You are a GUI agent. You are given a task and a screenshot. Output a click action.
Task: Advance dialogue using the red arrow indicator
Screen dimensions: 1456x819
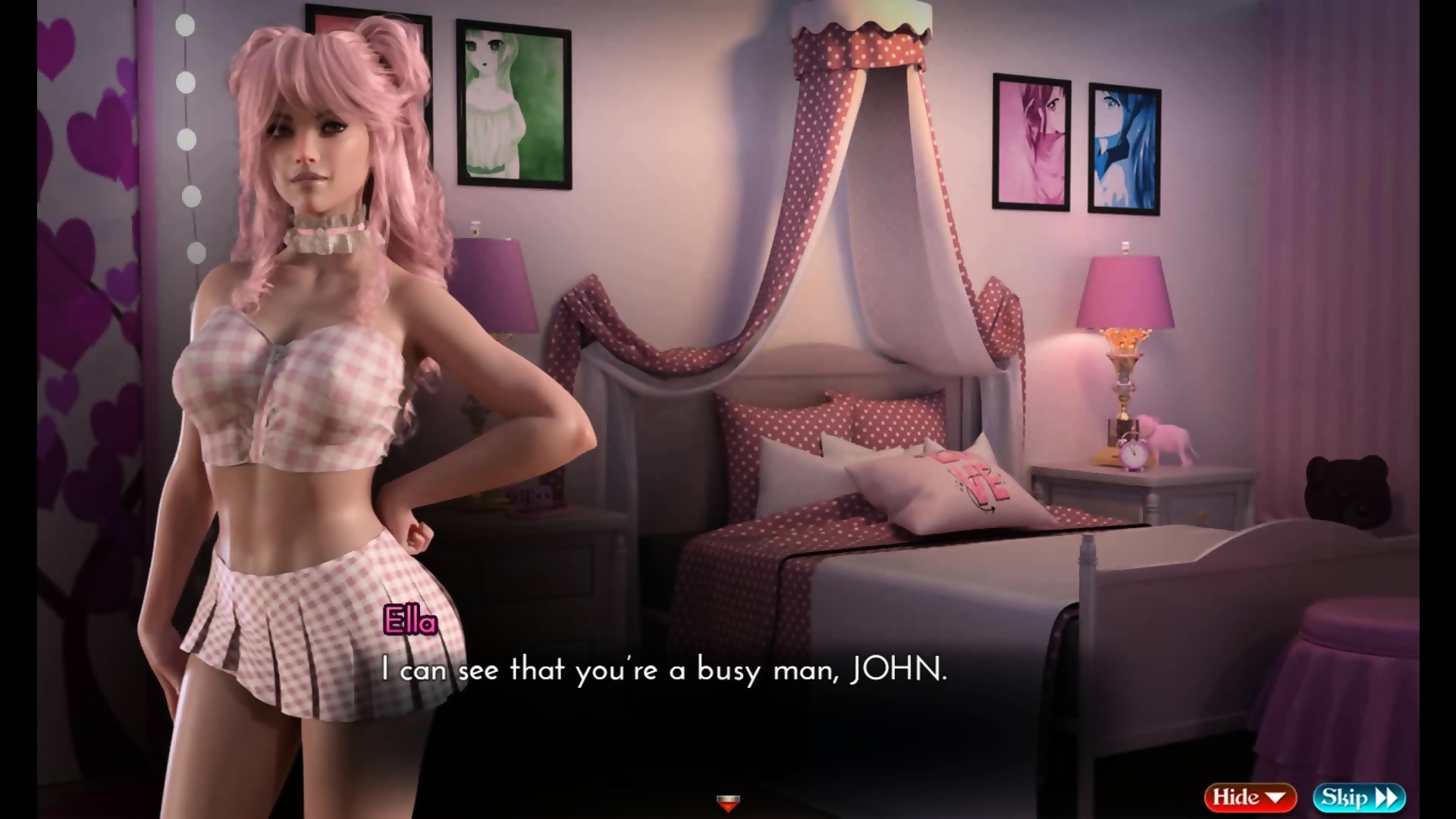point(727,802)
